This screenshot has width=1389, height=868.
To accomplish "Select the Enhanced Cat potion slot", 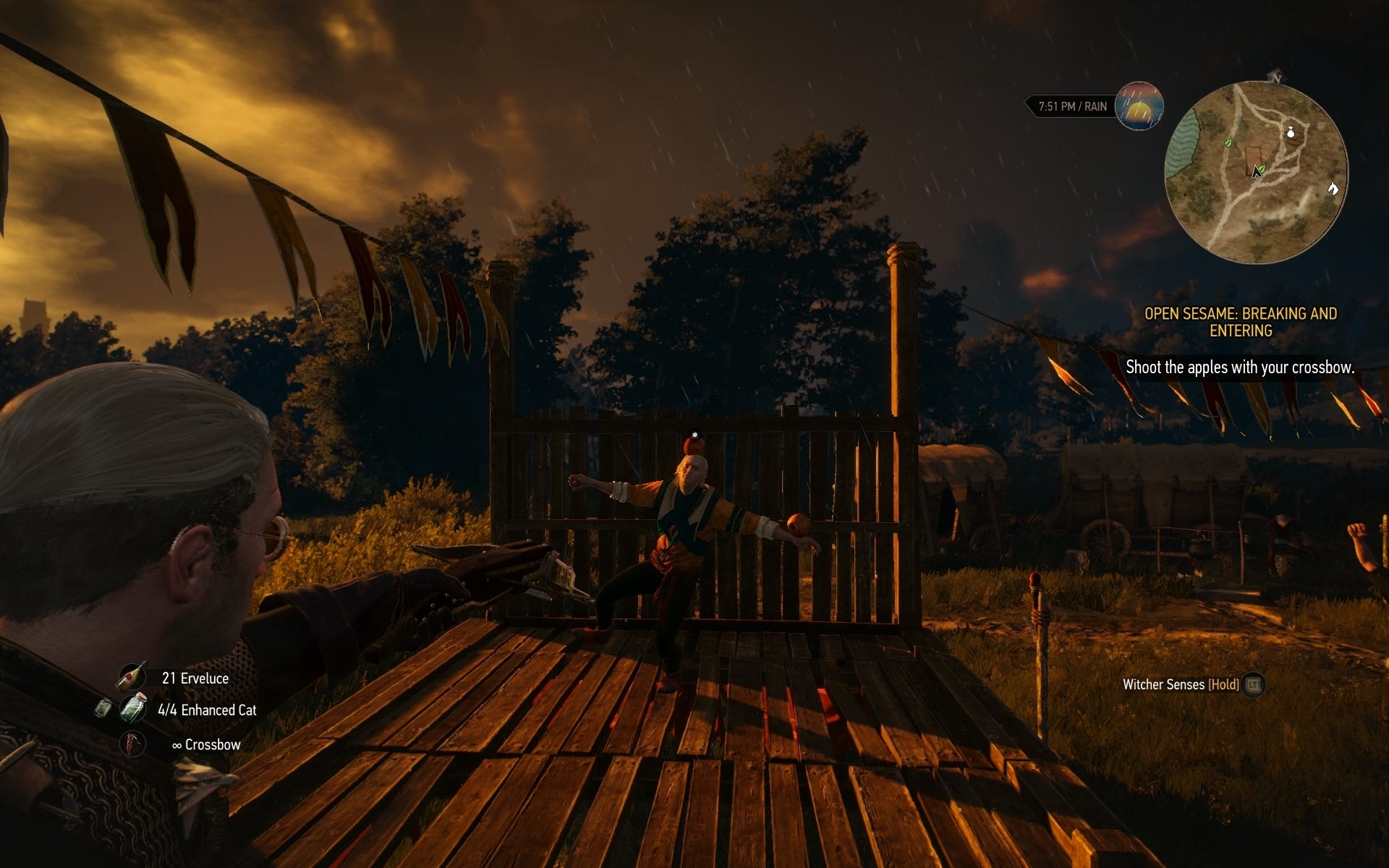I will (x=133, y=708).
